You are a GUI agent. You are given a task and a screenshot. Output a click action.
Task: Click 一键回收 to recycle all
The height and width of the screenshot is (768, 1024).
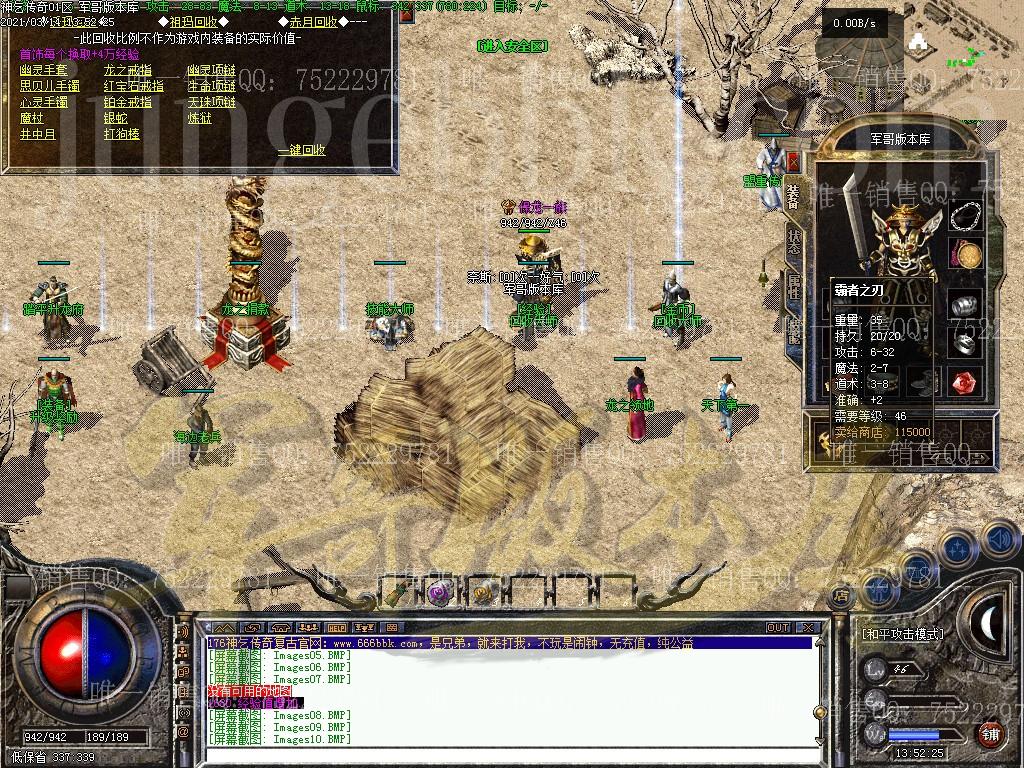(301, 150)
